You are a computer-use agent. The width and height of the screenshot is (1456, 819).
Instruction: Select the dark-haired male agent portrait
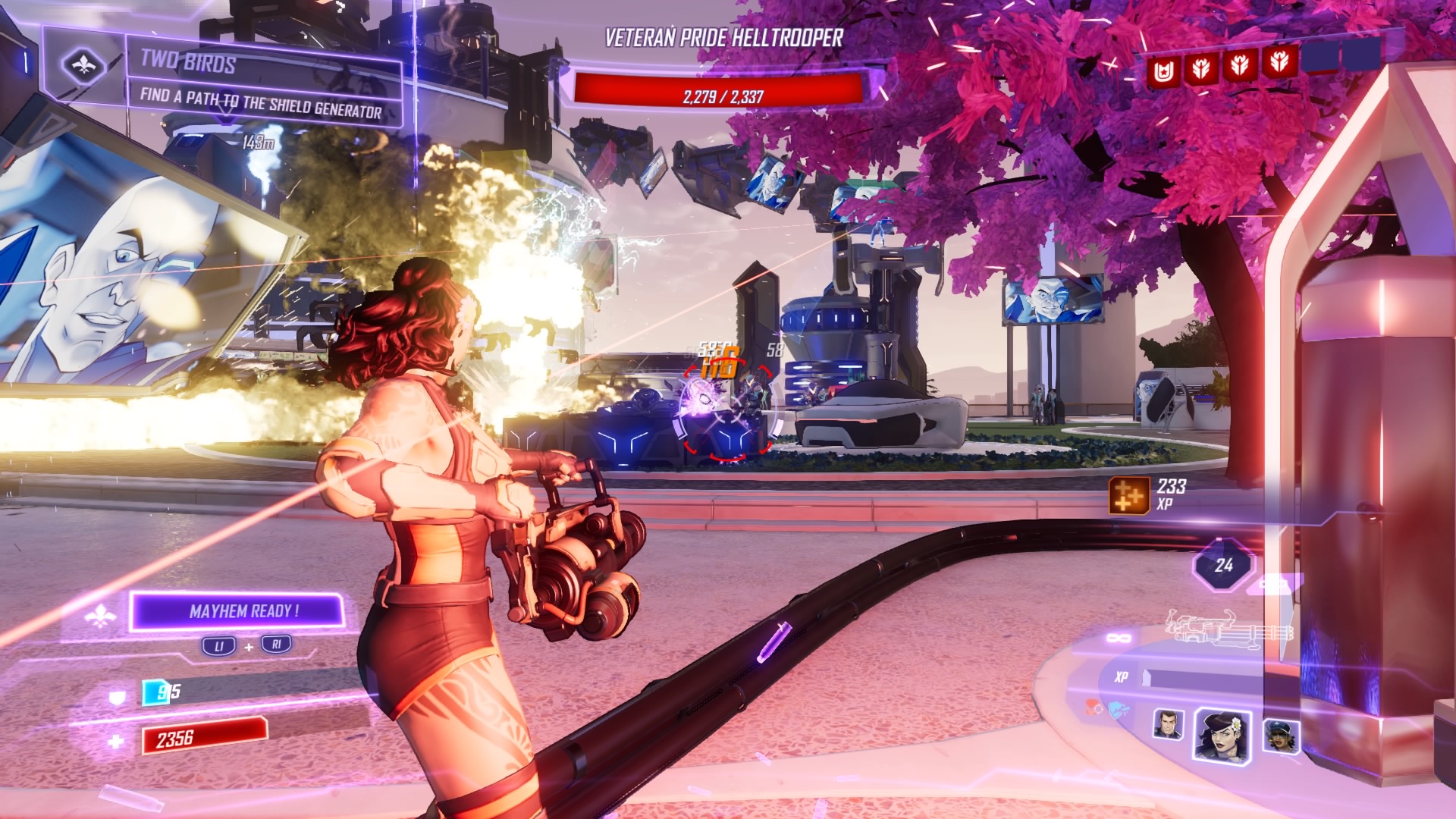pos(1168,725)
